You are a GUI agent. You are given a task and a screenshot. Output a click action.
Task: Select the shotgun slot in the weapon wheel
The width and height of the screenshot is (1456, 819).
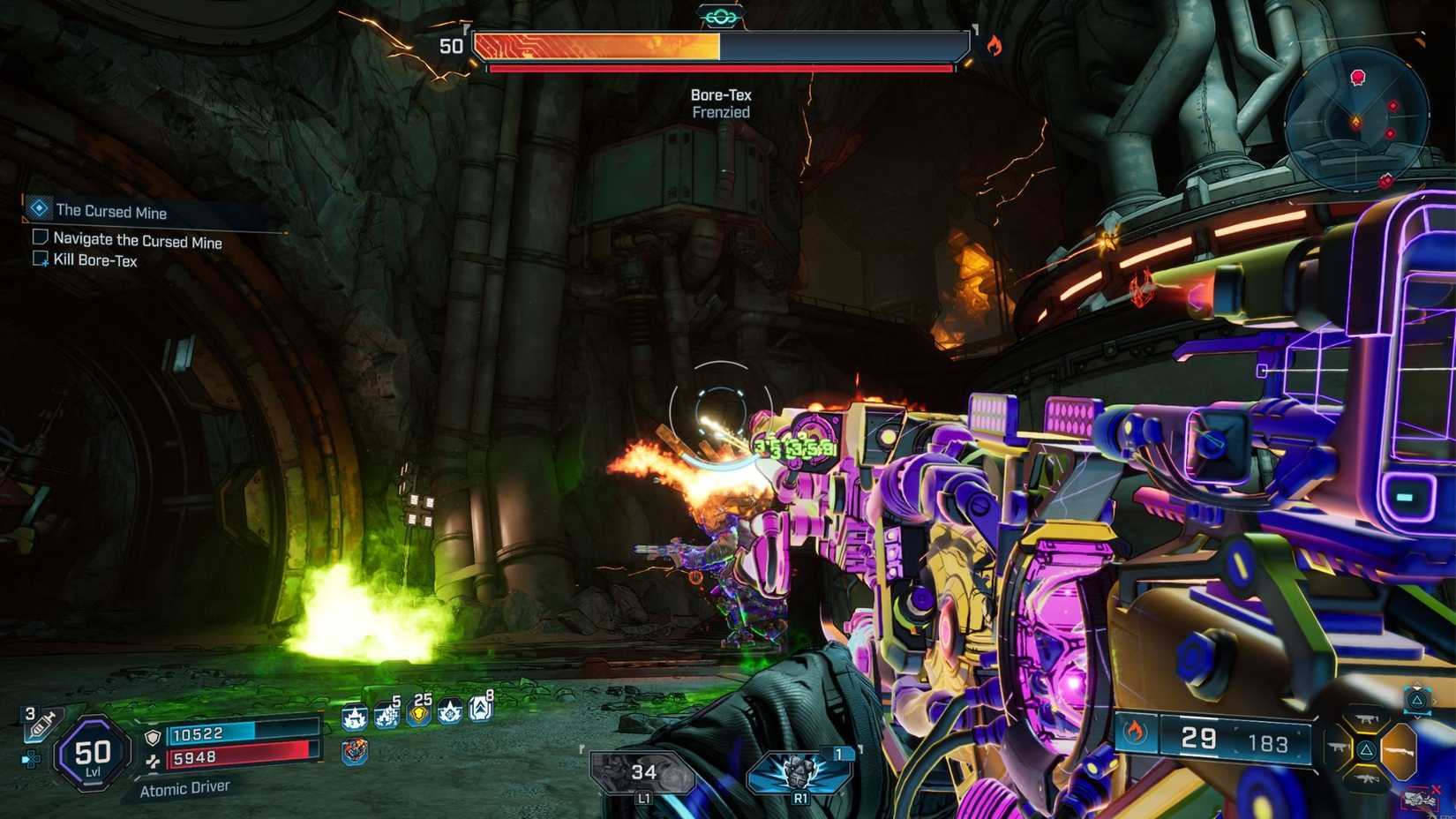1398,751
